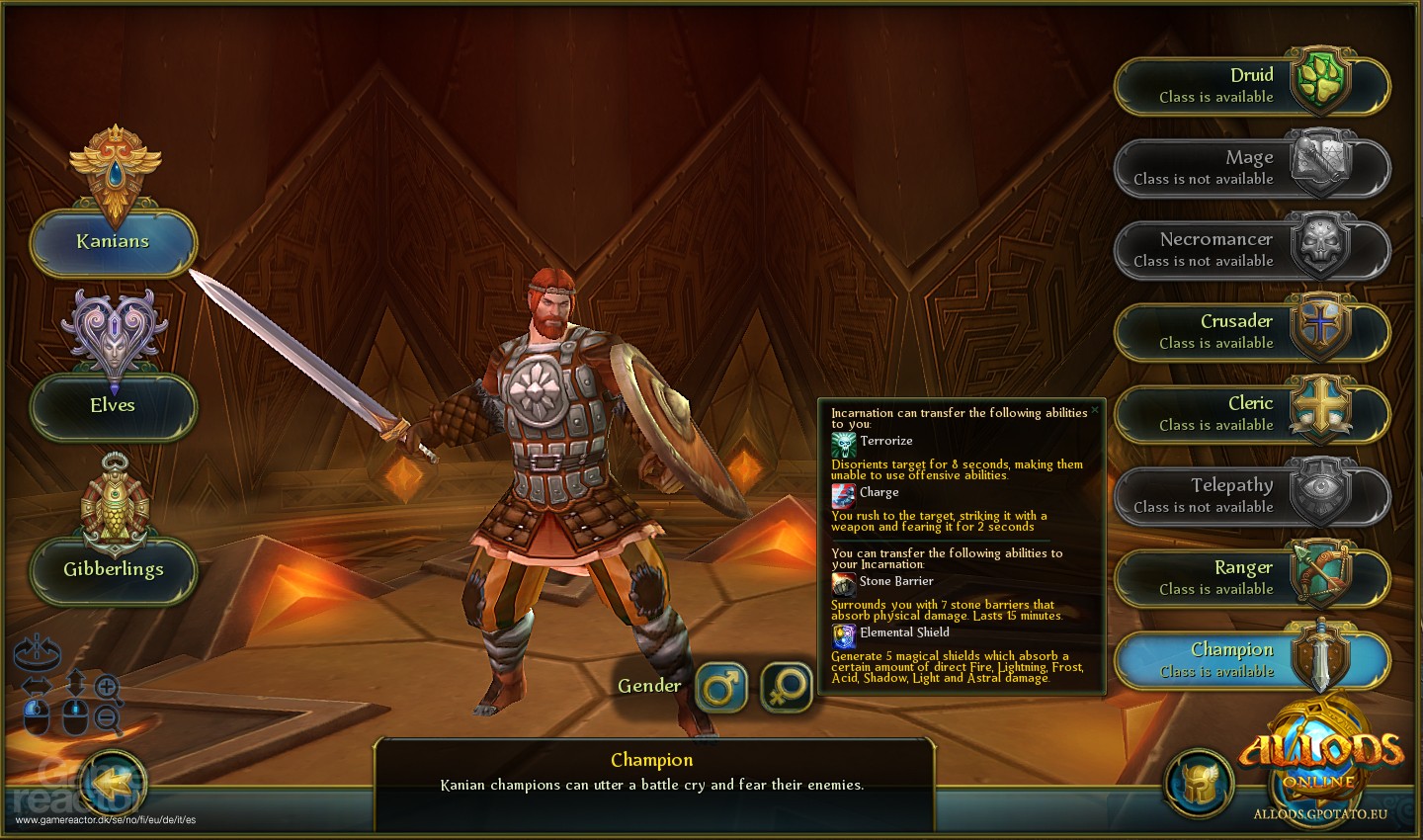The width and height of the screenshot is (1423, 840).
Task: Select the Gibberlings faction button
Action: tap(113, 570)
